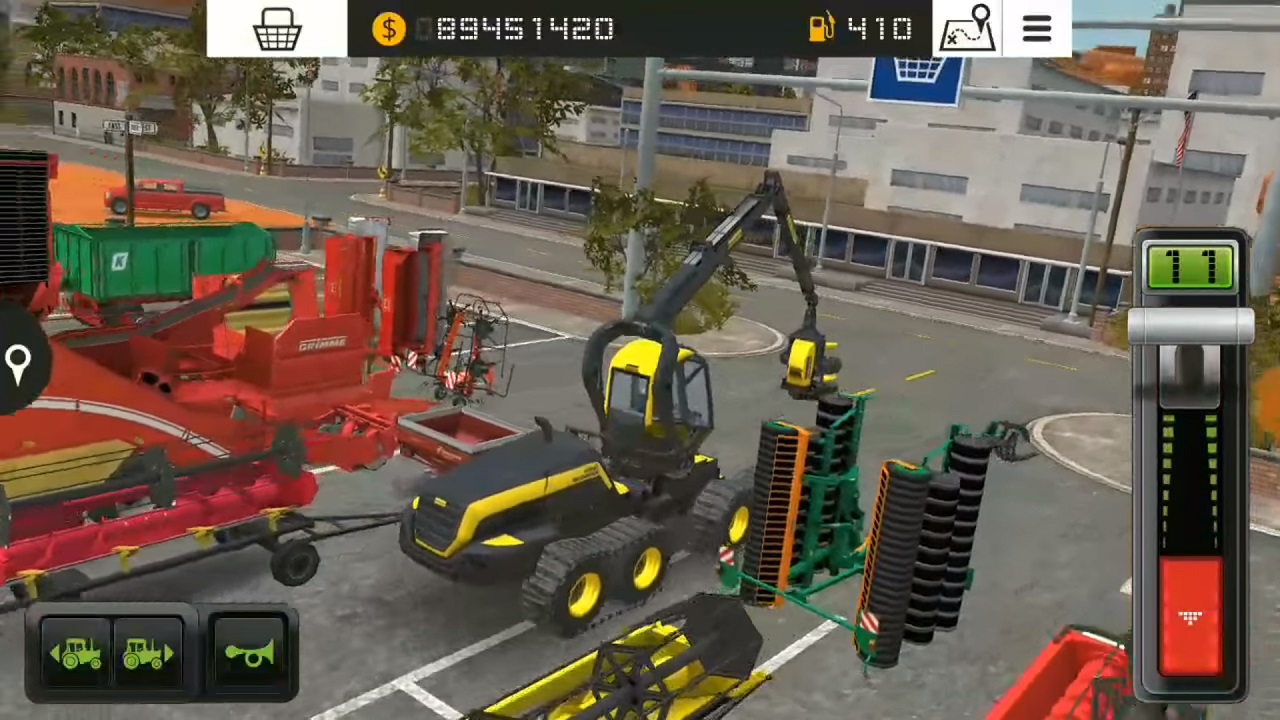This screenshot has width=1280, height=720.
Task: Click the throttle lever handle
Action: coord(1190,327)
